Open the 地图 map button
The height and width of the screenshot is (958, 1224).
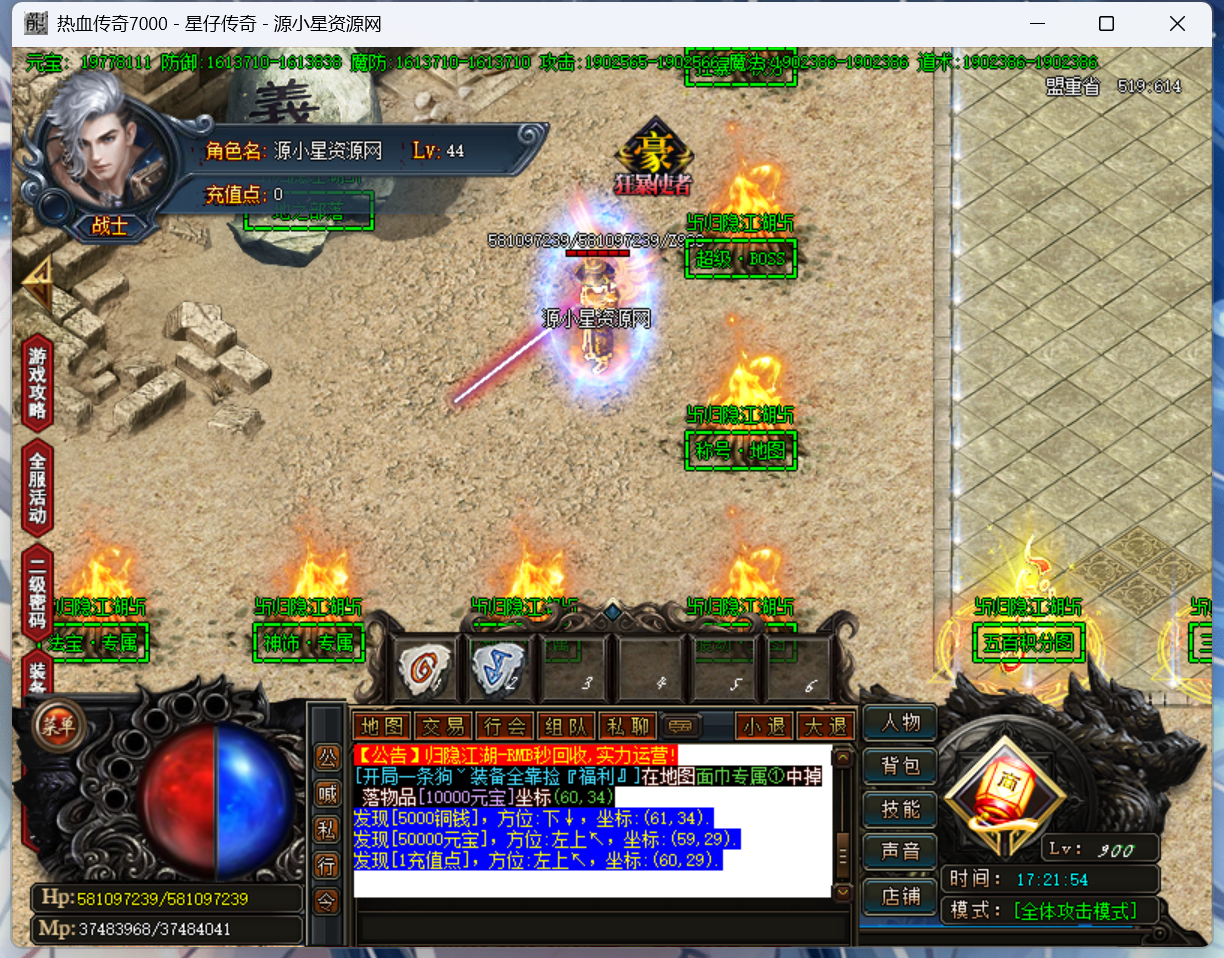(383, 726)
